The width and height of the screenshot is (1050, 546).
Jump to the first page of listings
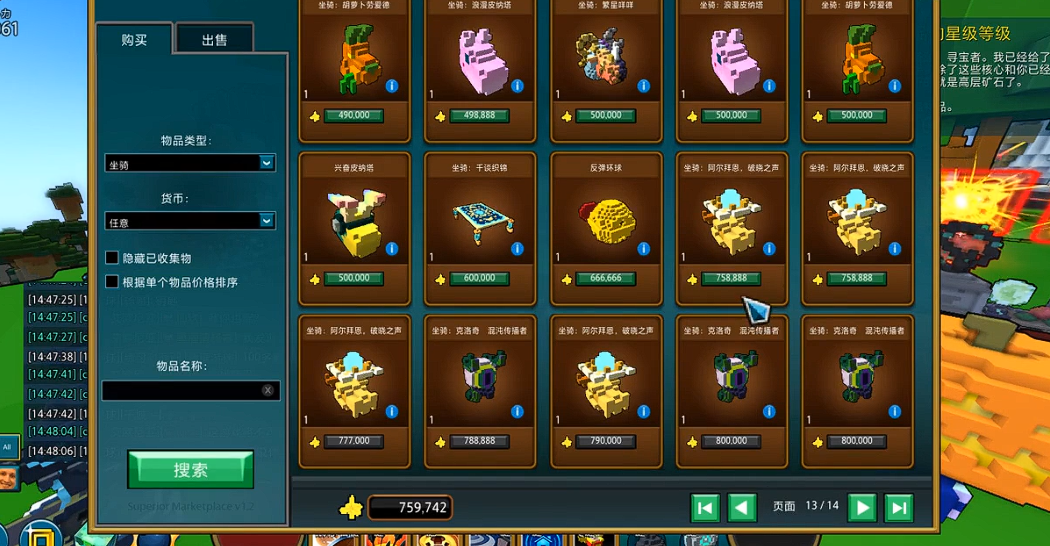click(x=705, y=508)
